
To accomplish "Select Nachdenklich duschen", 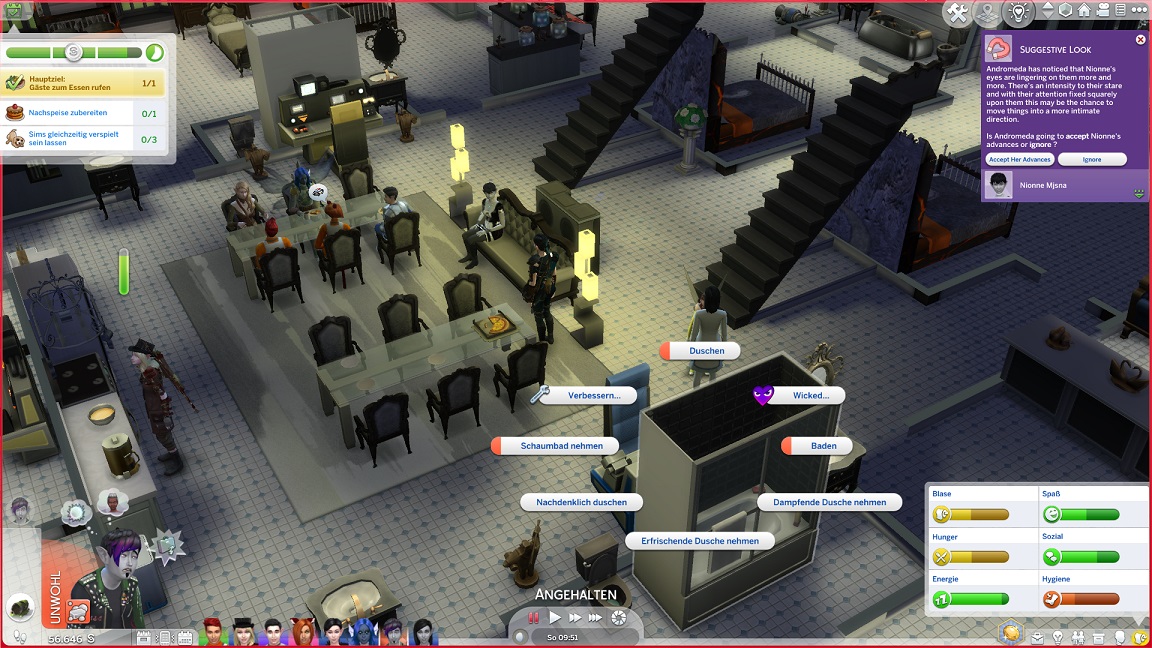I will (581, 502).
